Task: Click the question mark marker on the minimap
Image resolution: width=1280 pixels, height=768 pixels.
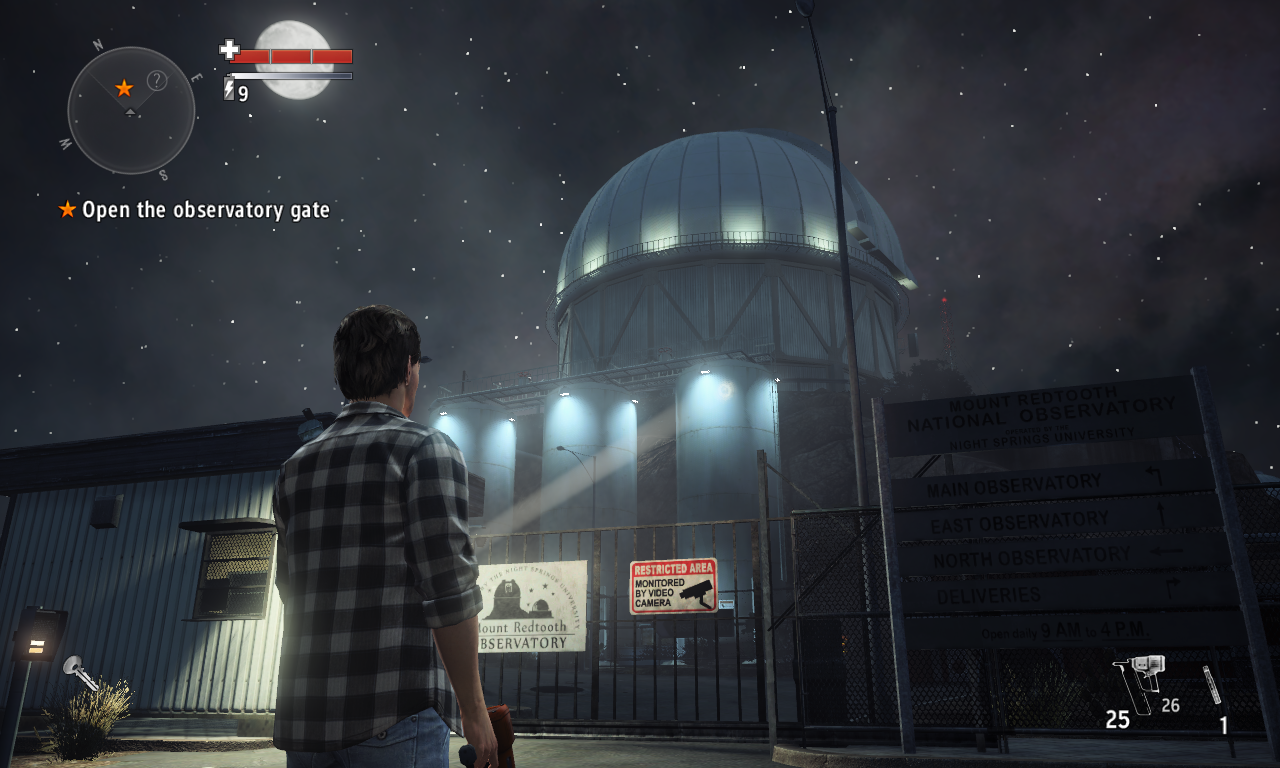Action: (x=157, y=80)
